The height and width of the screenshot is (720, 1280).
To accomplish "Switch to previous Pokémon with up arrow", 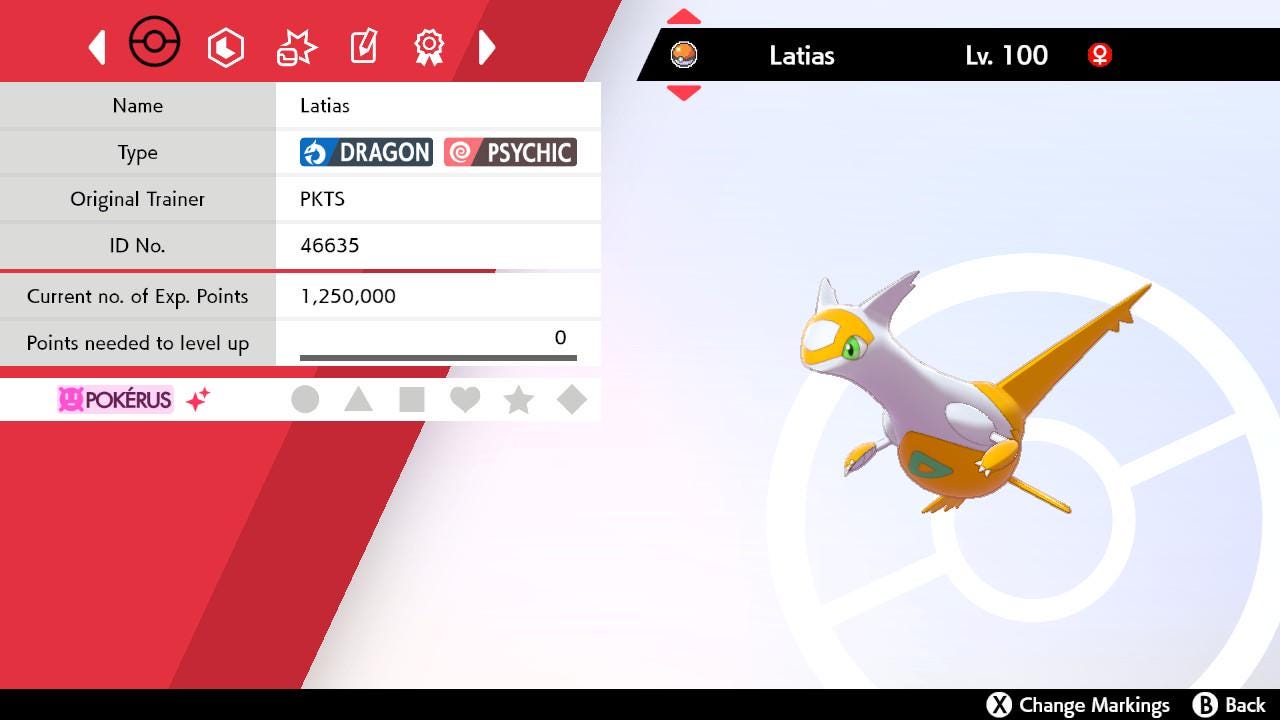I will click(684, 17).
